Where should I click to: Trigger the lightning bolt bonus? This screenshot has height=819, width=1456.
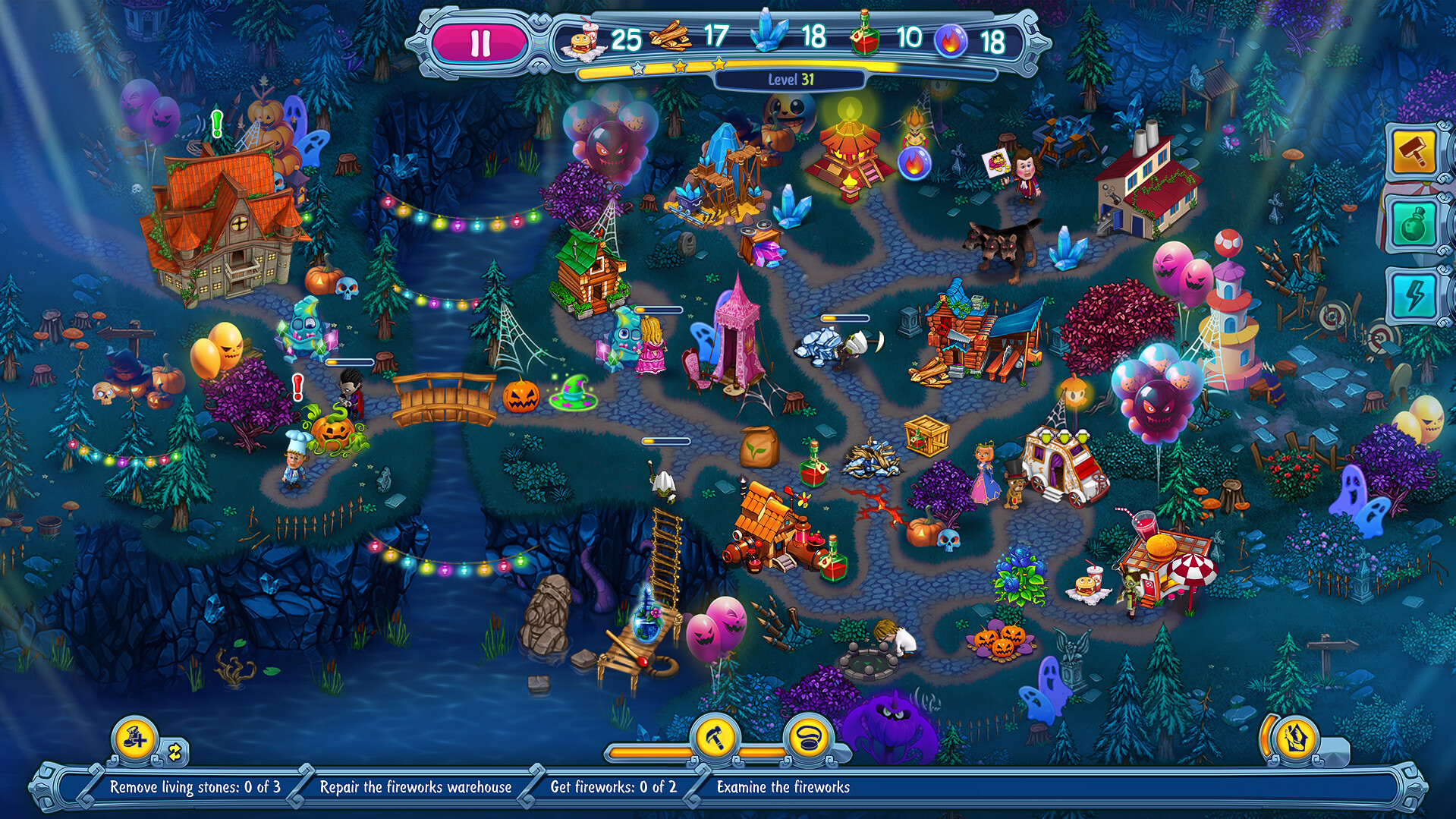coord(1414,295)
